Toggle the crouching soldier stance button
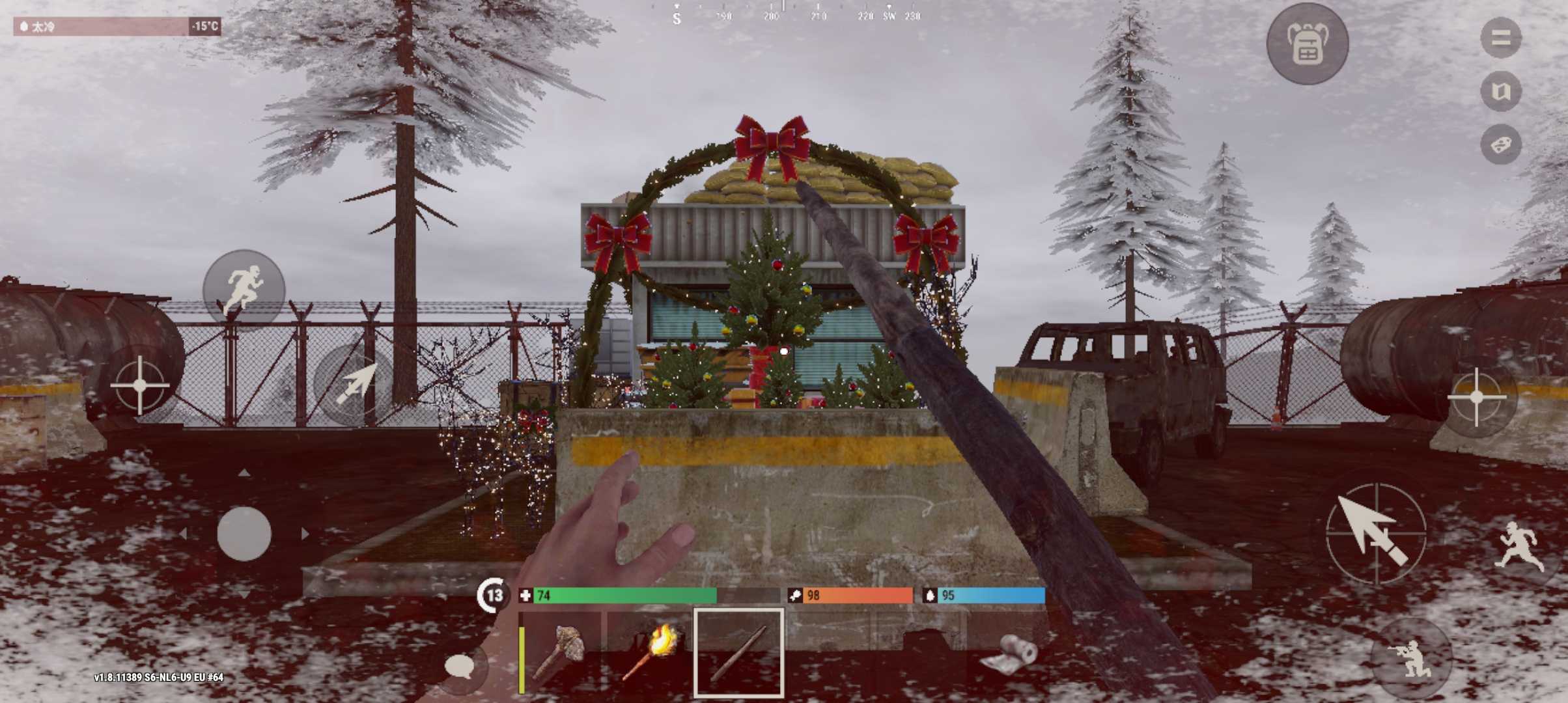 click(x=1410, y=657)
